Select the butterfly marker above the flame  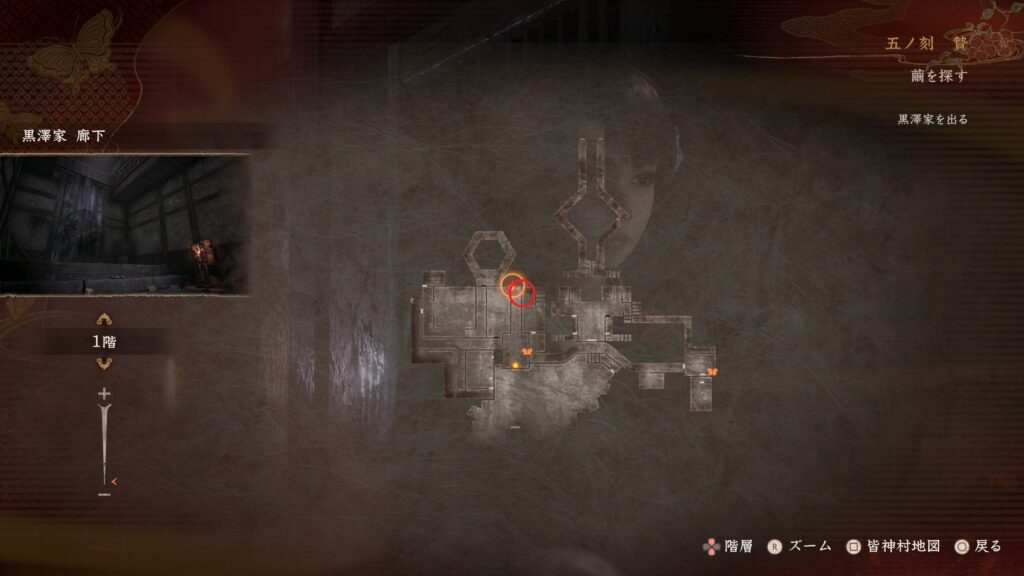click(526, 351)
